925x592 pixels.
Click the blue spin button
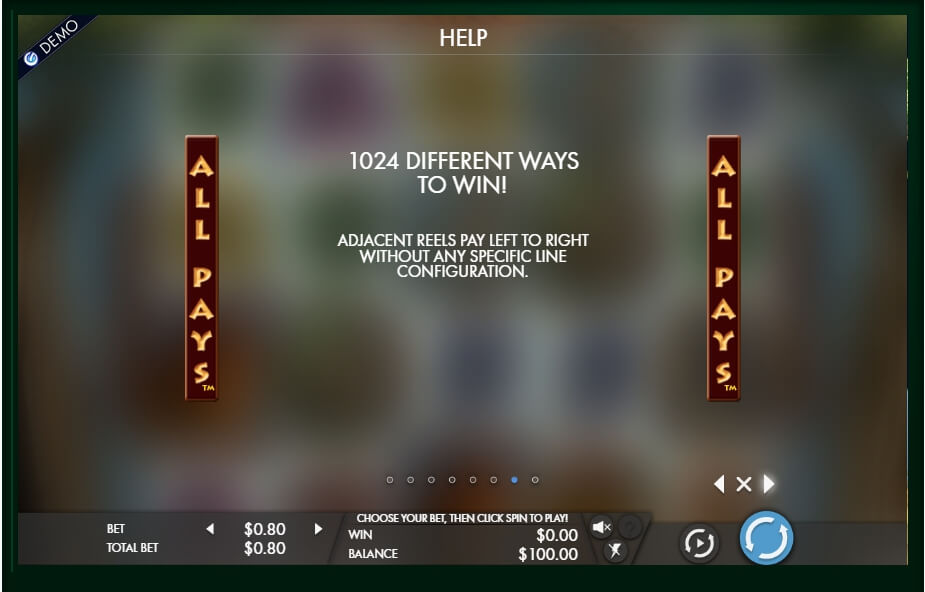point(766,539)
